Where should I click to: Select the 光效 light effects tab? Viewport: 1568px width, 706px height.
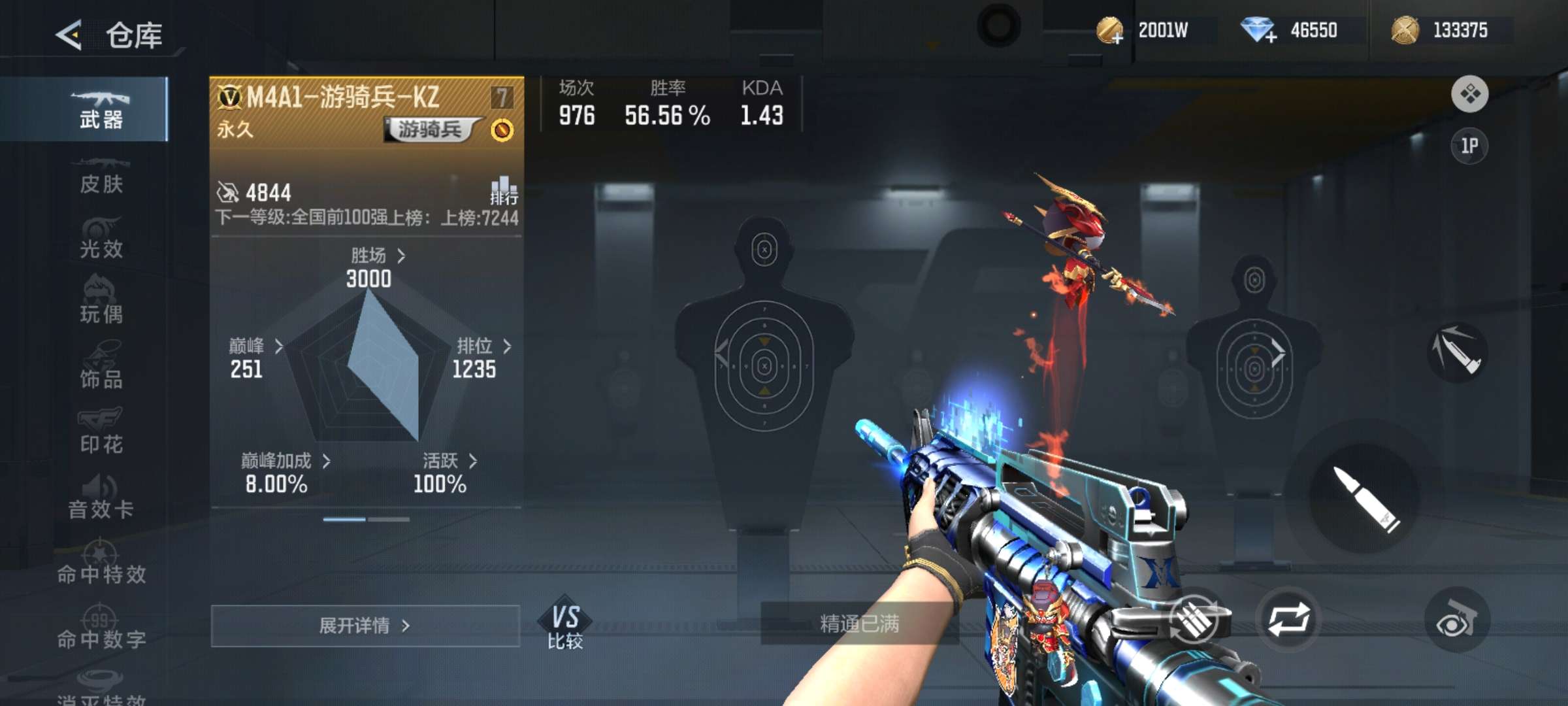101,239
